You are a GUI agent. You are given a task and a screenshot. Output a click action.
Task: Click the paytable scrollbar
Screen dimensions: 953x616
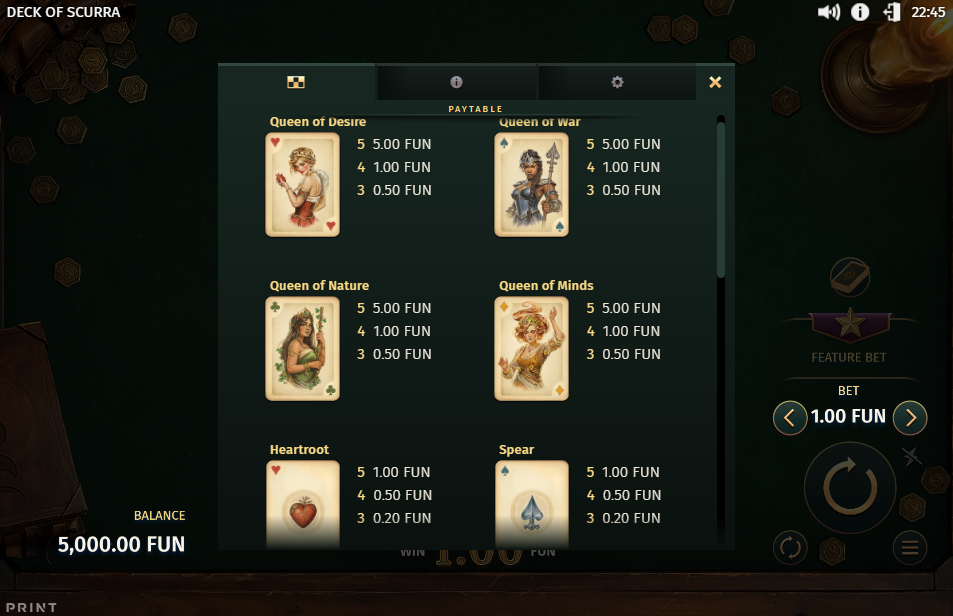coord(721,200)
